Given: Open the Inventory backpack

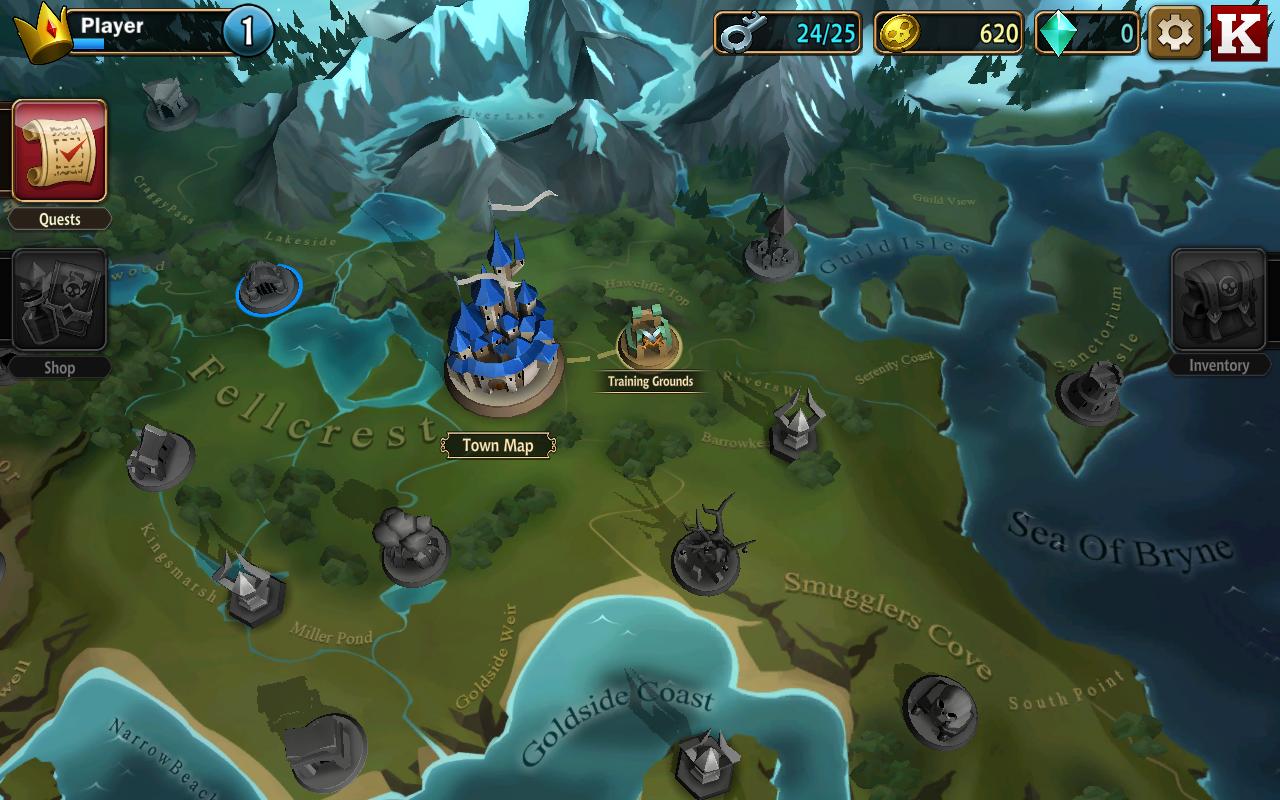Looking at the screenshot, I should [x=1218, y=300].
